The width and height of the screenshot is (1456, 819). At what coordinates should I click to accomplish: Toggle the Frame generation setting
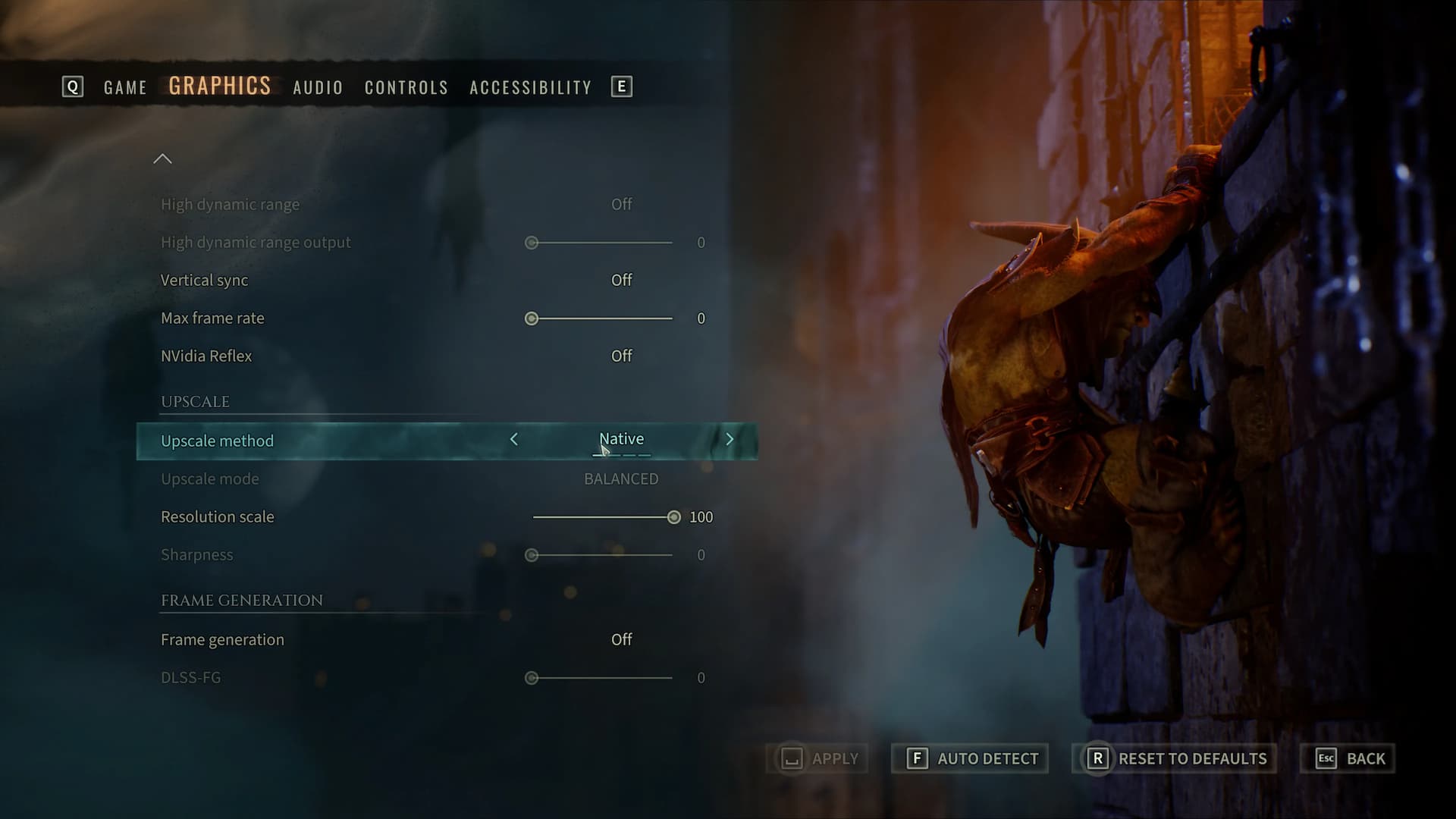(x=621, y=639)
